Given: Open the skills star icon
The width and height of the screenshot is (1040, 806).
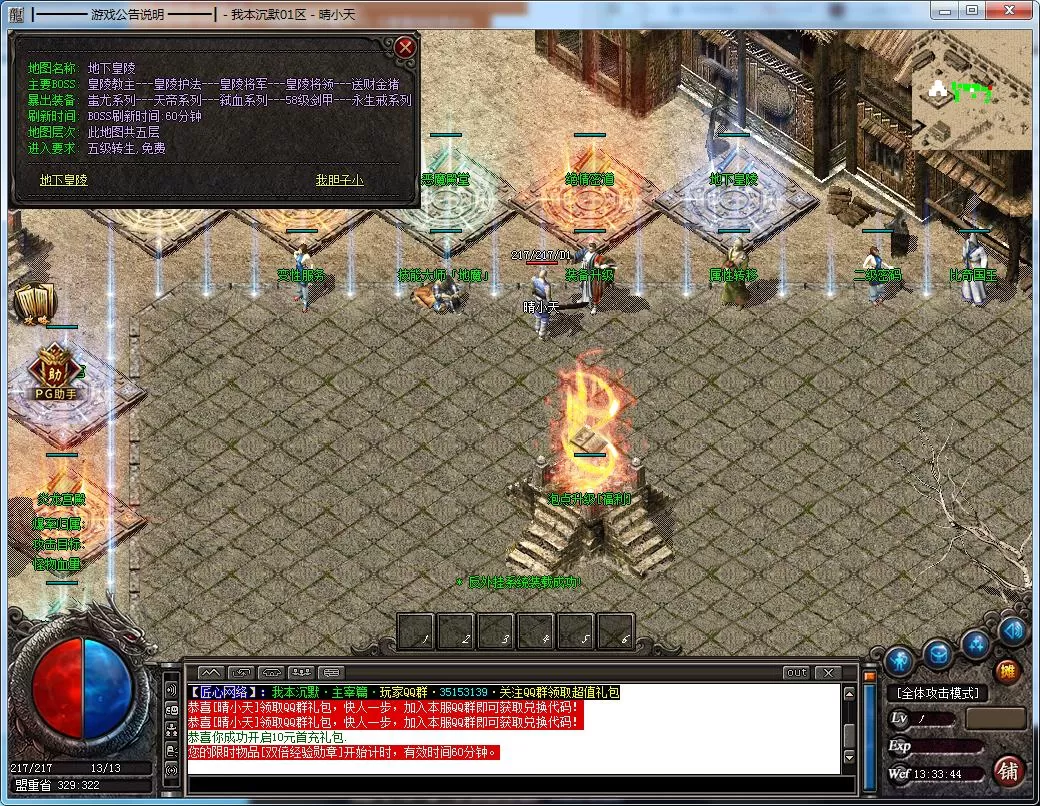Looking at the screenshot, I should coord(976,644).
